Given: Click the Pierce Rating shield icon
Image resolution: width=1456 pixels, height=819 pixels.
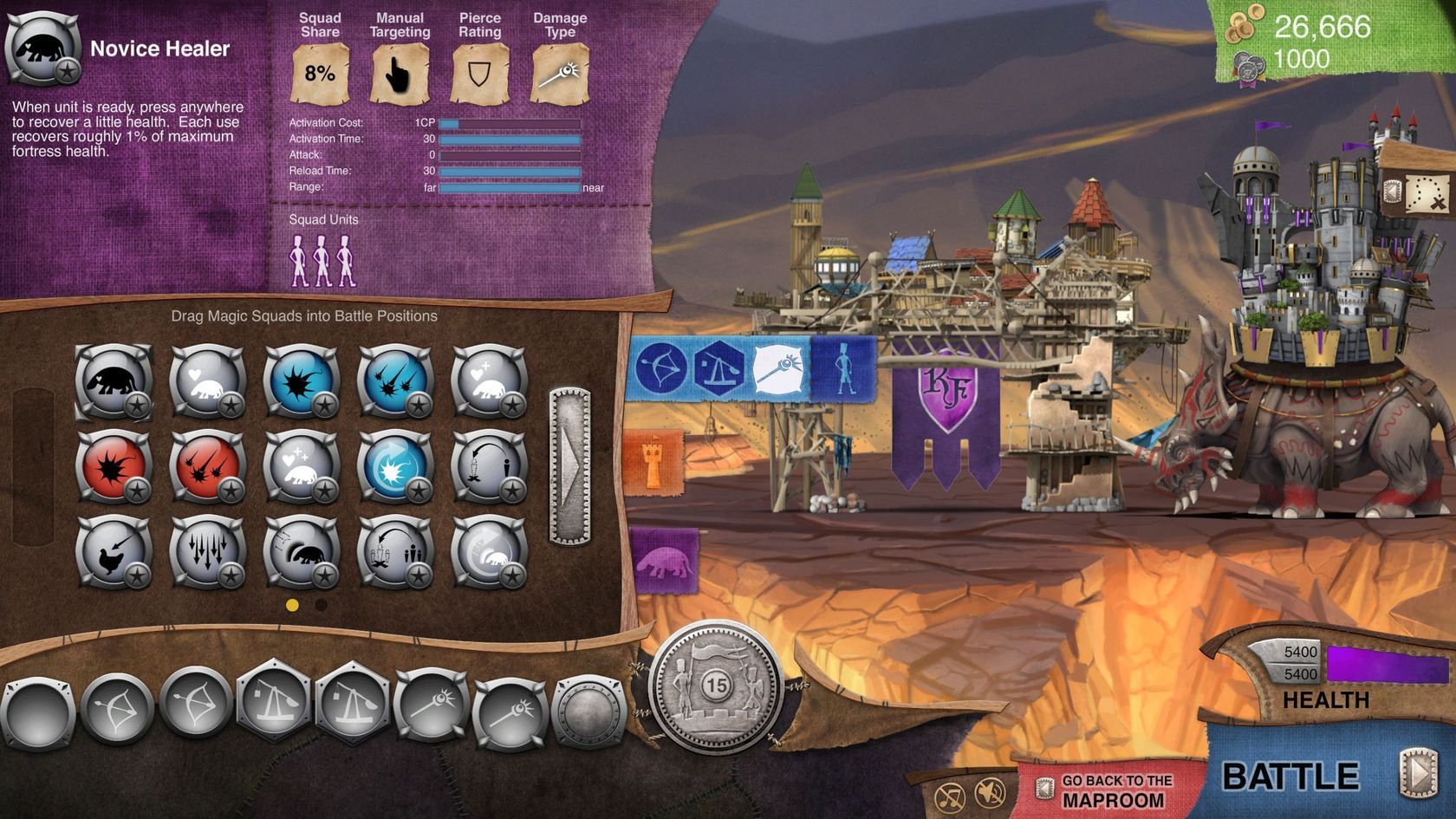Looking at the screenshot, I should point(479,72).
